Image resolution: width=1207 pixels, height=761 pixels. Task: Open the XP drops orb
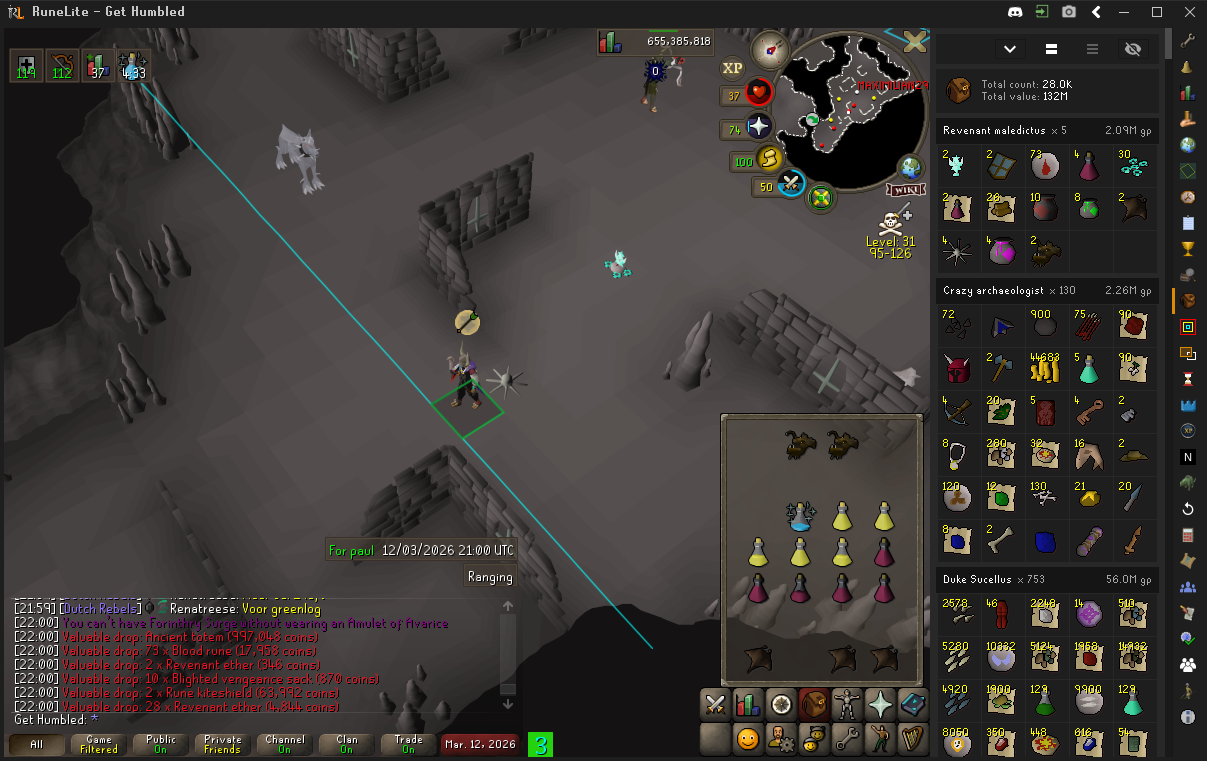pyautogui.click(x=733, y=68)
